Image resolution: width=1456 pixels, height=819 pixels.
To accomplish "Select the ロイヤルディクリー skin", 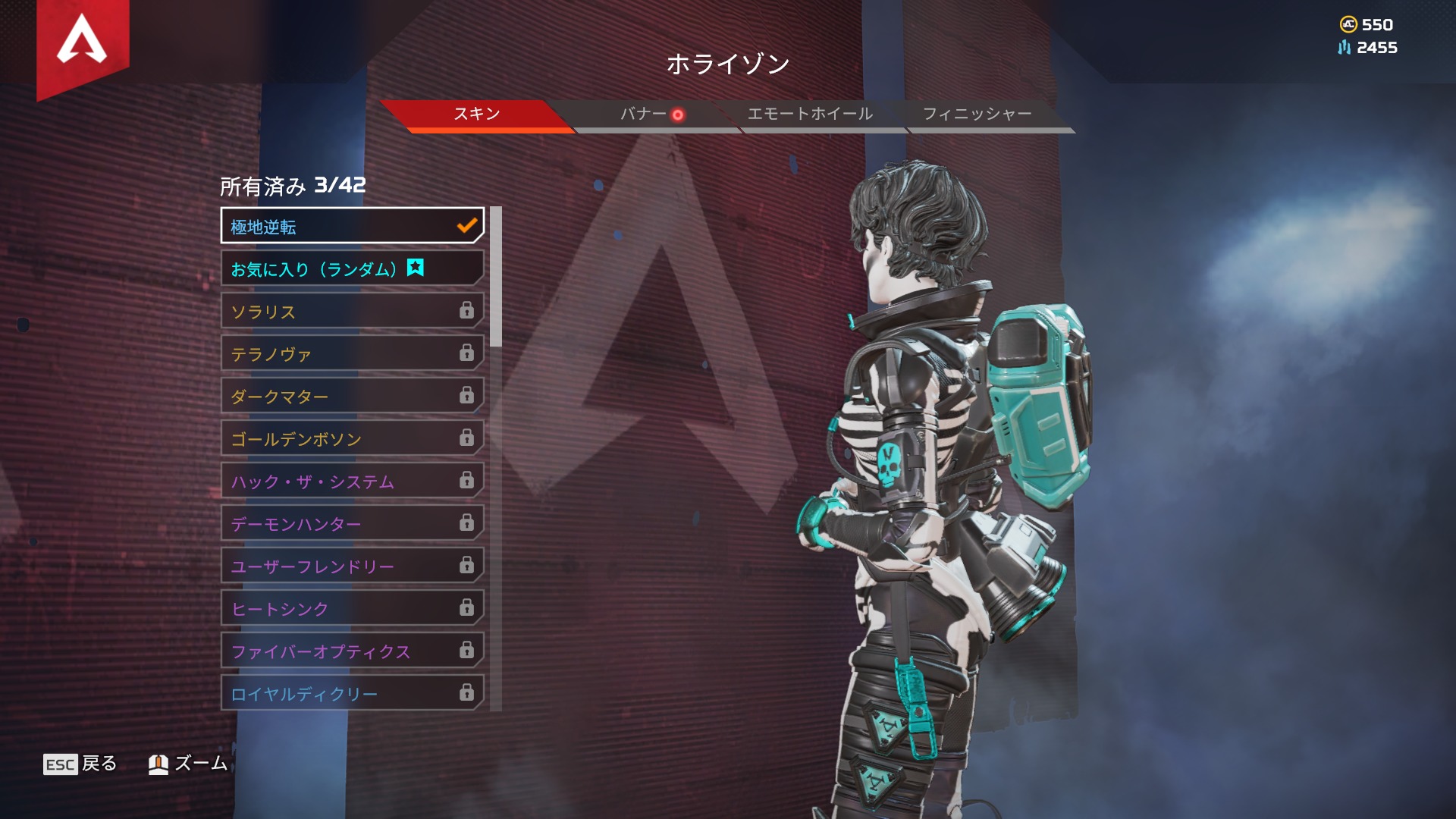I will (x=352, y=693).
